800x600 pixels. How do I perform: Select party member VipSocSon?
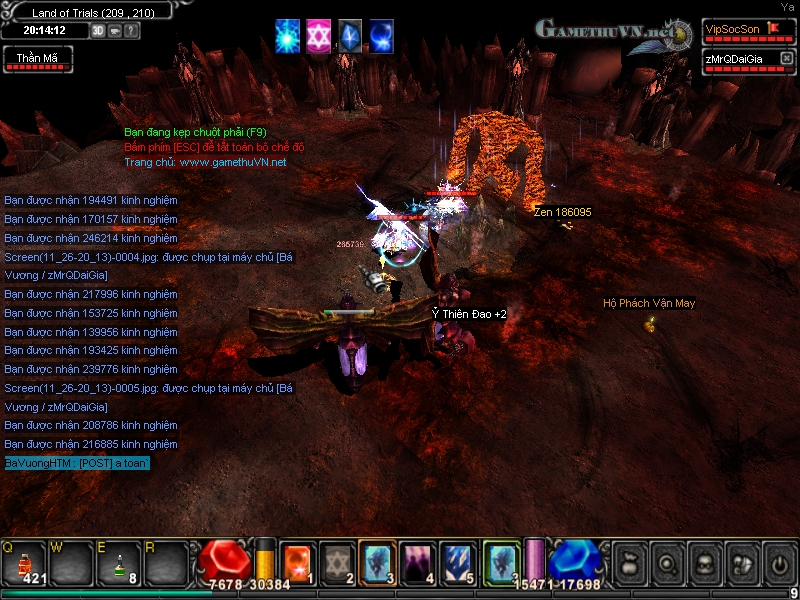tap(733, 29)
